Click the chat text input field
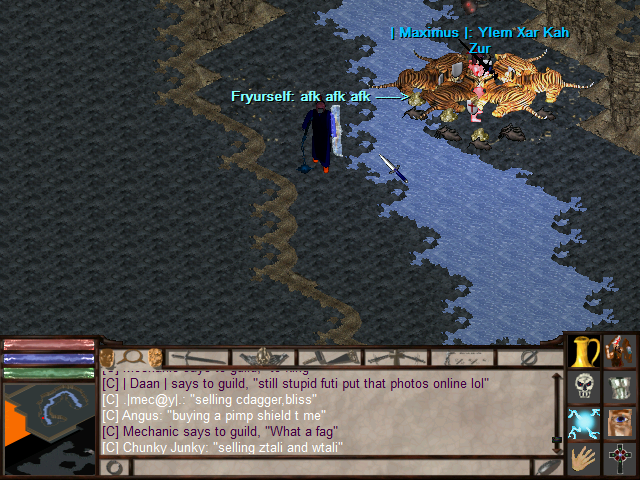The height and width of the screenshot is (480, 640). [x=330, y=467]
